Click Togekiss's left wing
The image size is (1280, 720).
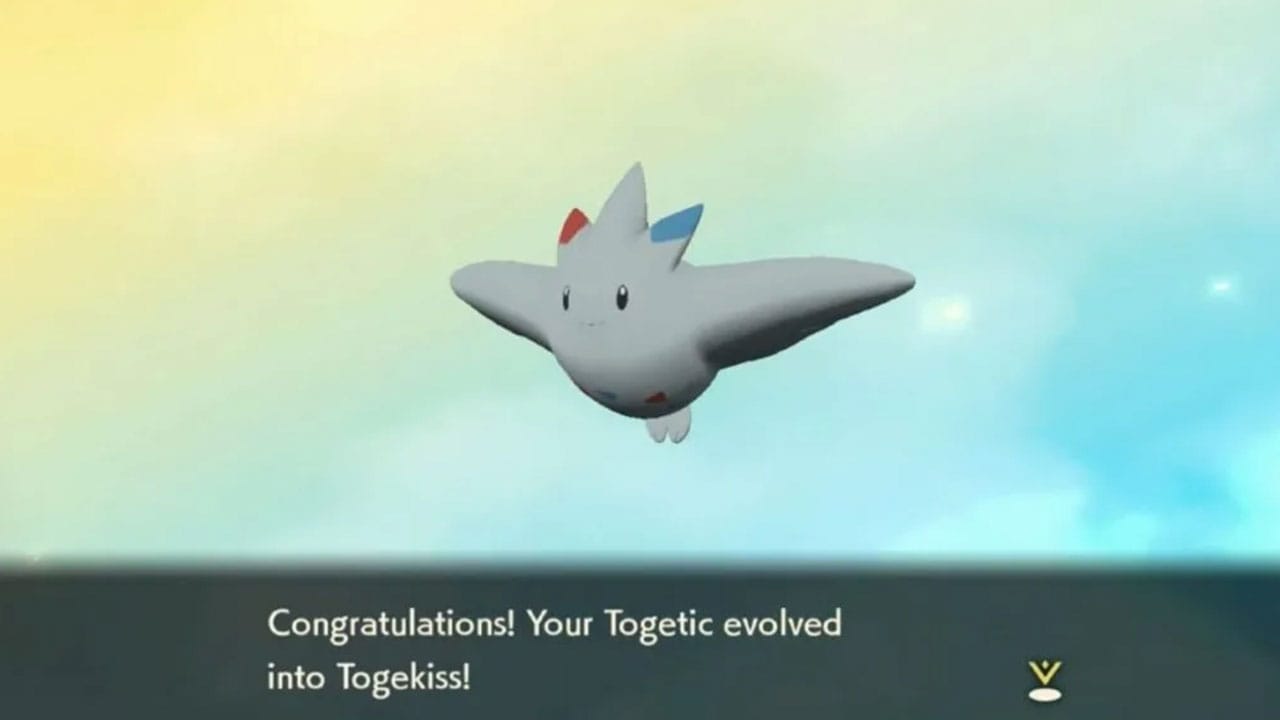(490, 290)
